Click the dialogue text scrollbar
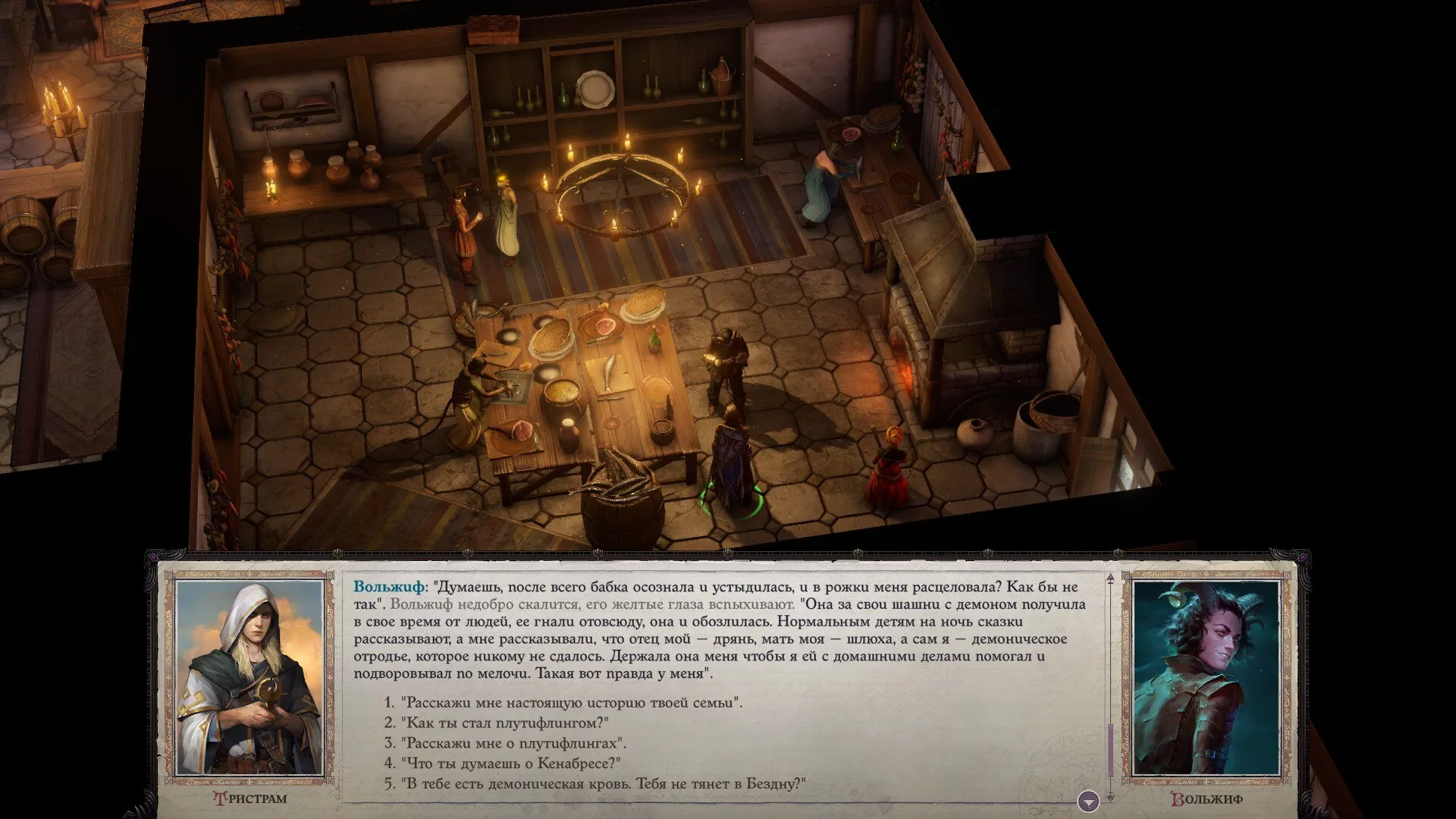The image size is (1456, 819). [1110, 751]
